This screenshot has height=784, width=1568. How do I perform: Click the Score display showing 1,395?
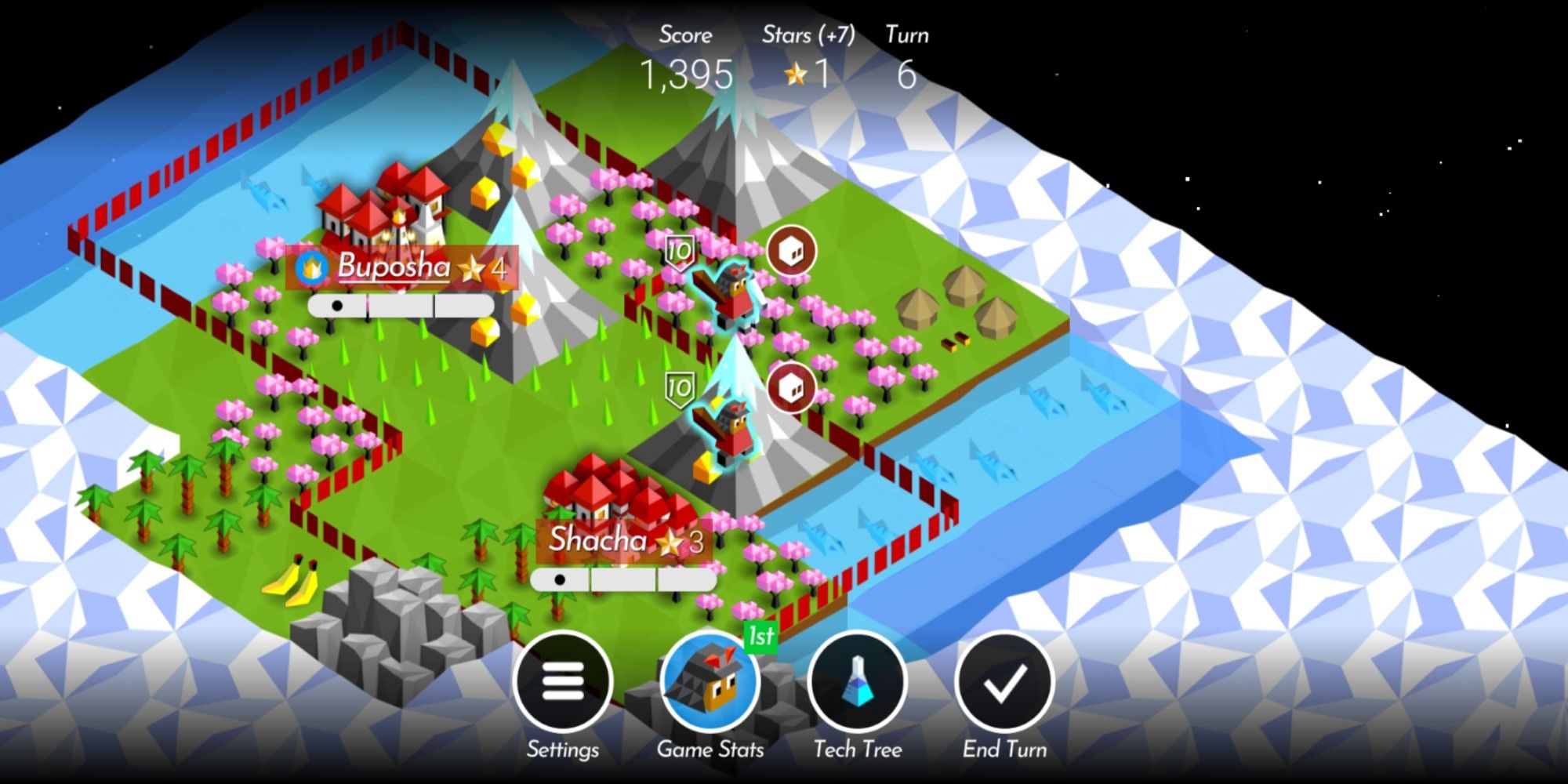click(x=690, y=73)
